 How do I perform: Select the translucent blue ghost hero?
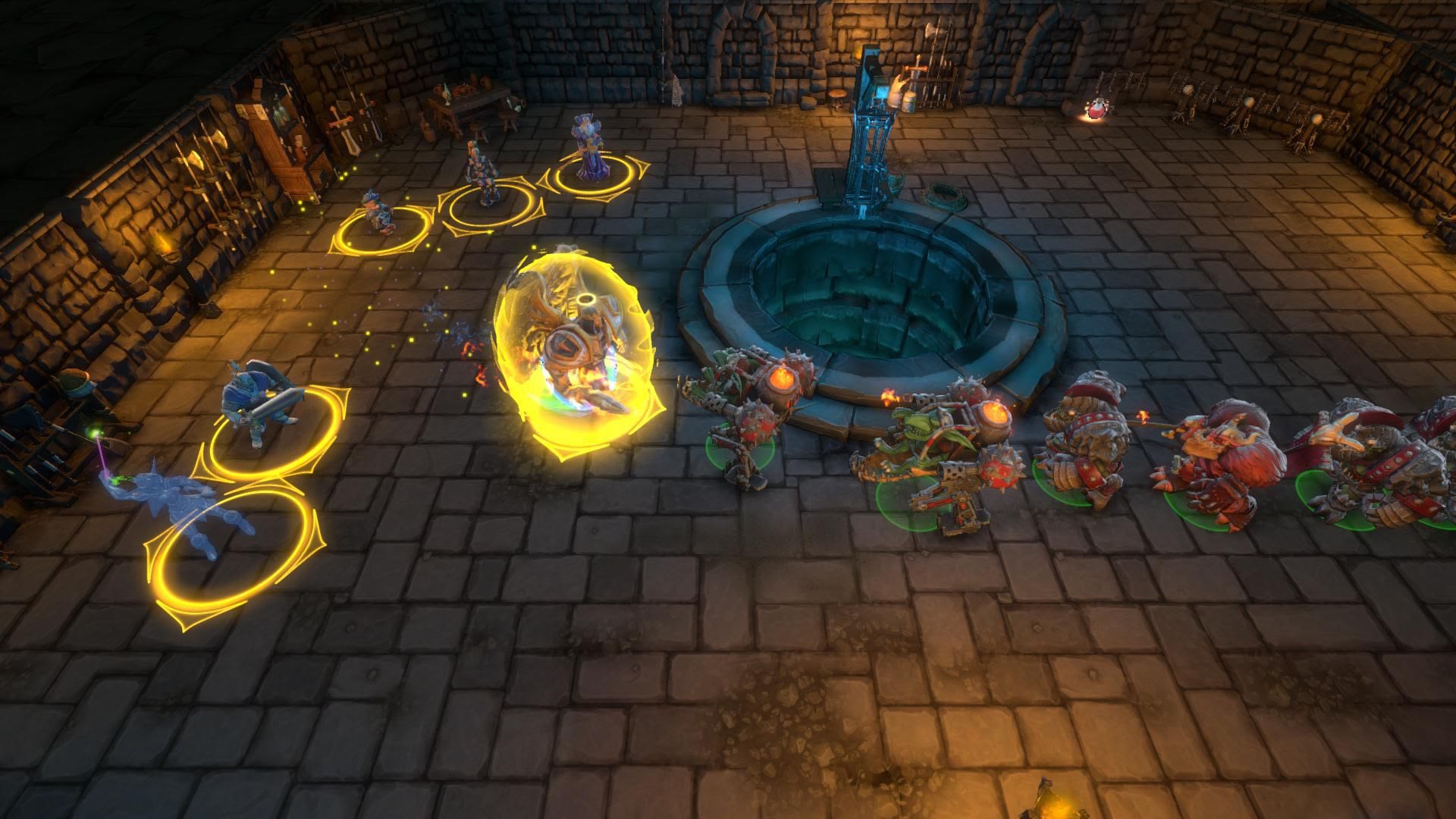(199, 504)
